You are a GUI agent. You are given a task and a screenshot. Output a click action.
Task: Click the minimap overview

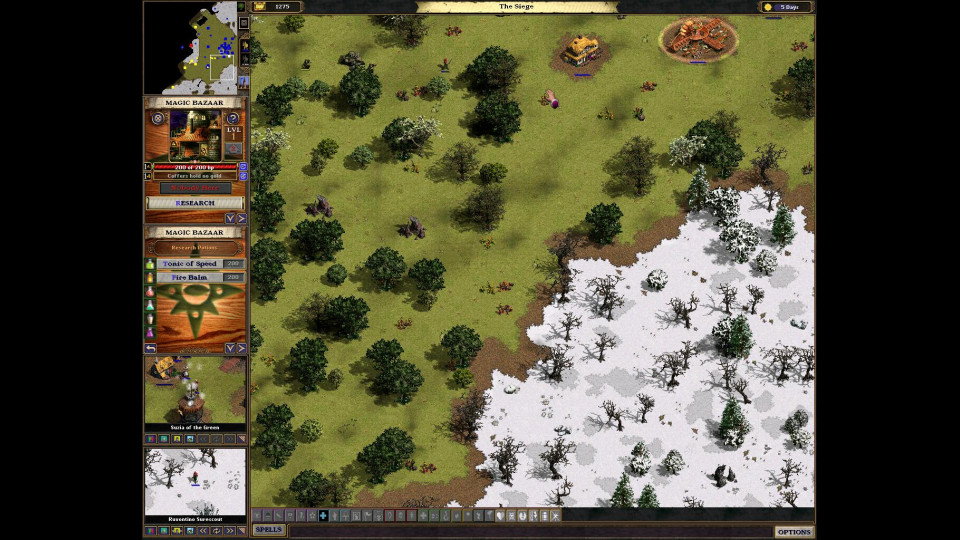pyautogui.click(x=190, y=47)
